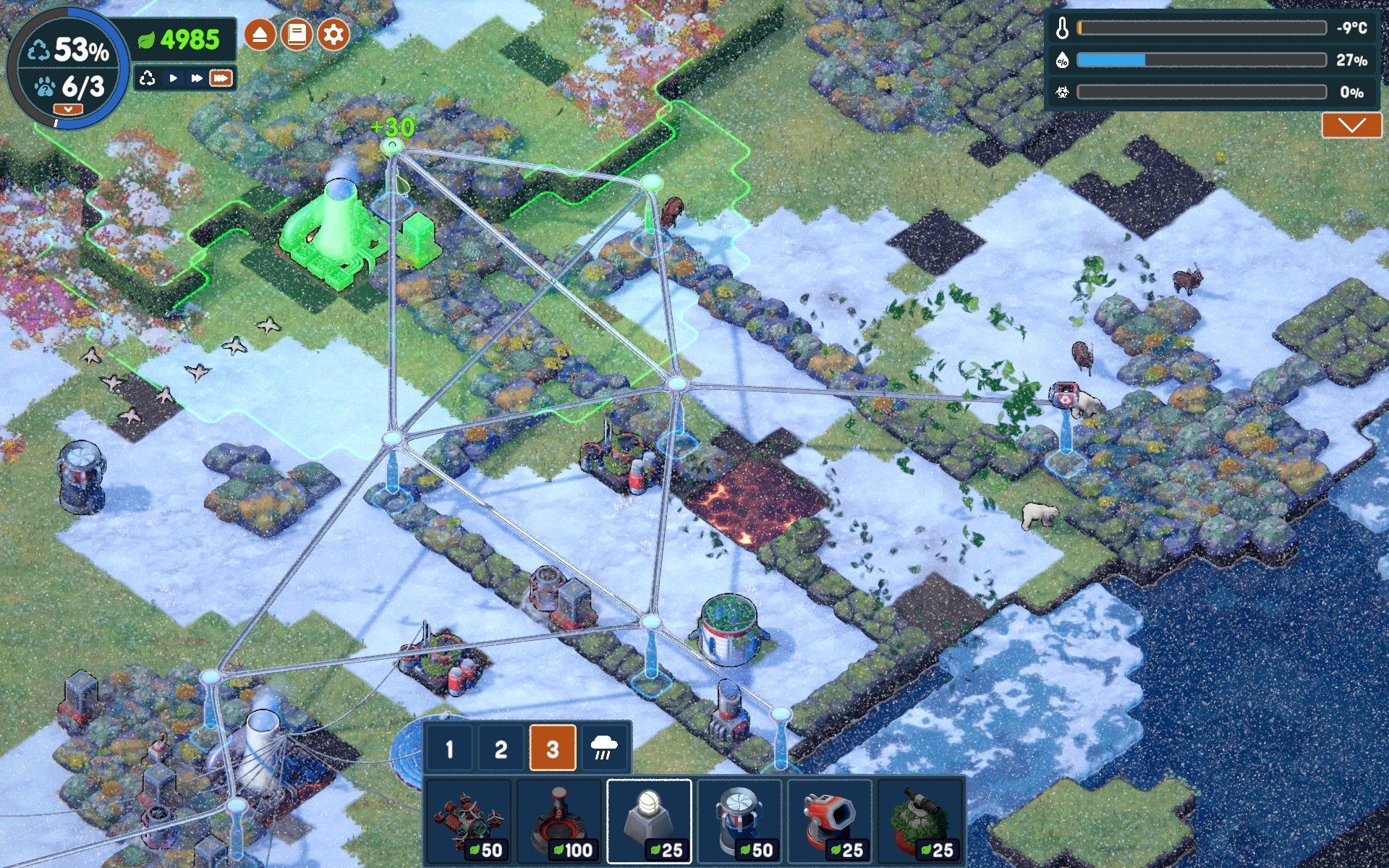
Task: Select the ivy-covered telescope building
Action: (920, 822)
